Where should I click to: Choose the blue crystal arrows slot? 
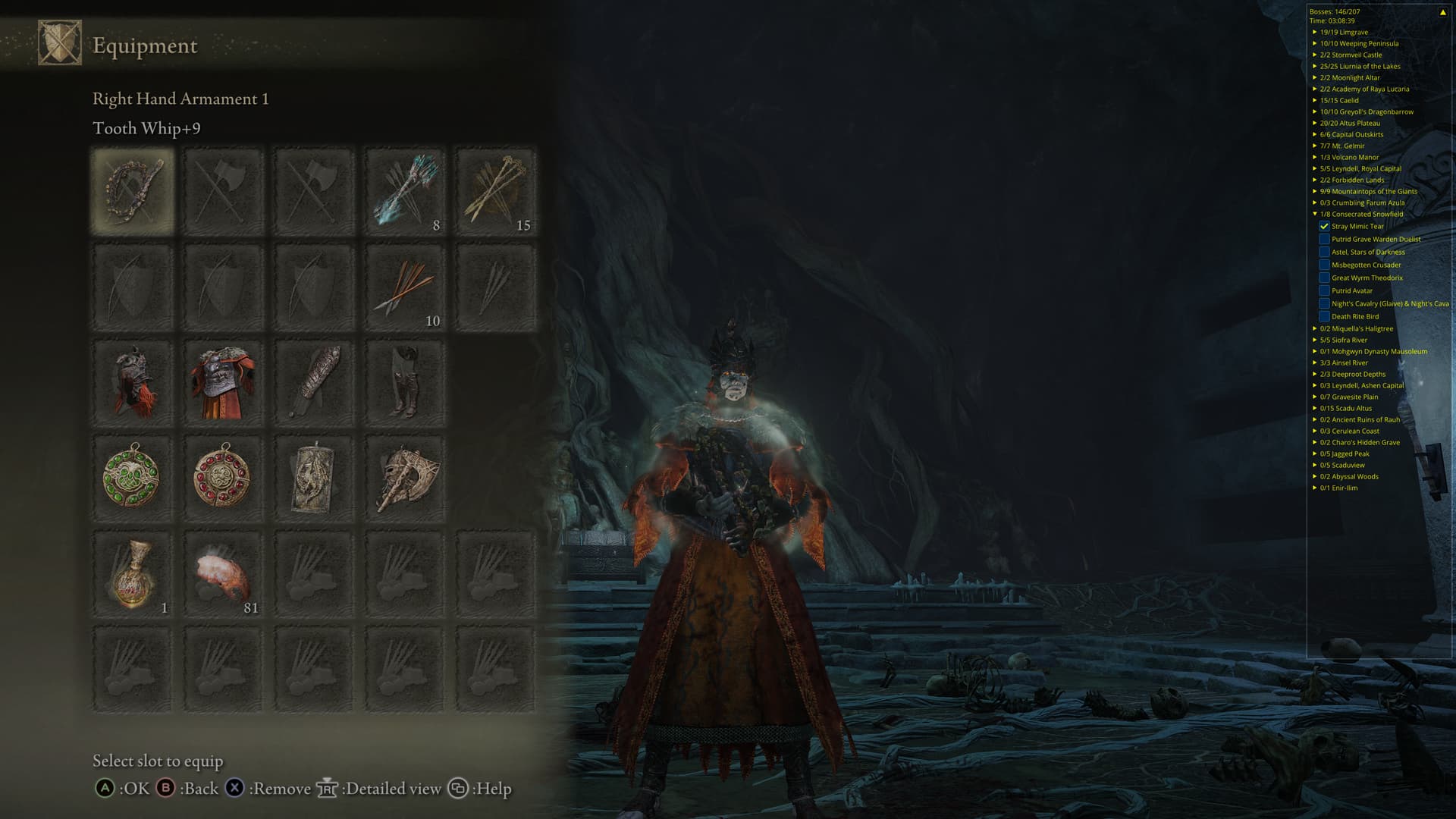coord(404,191)
